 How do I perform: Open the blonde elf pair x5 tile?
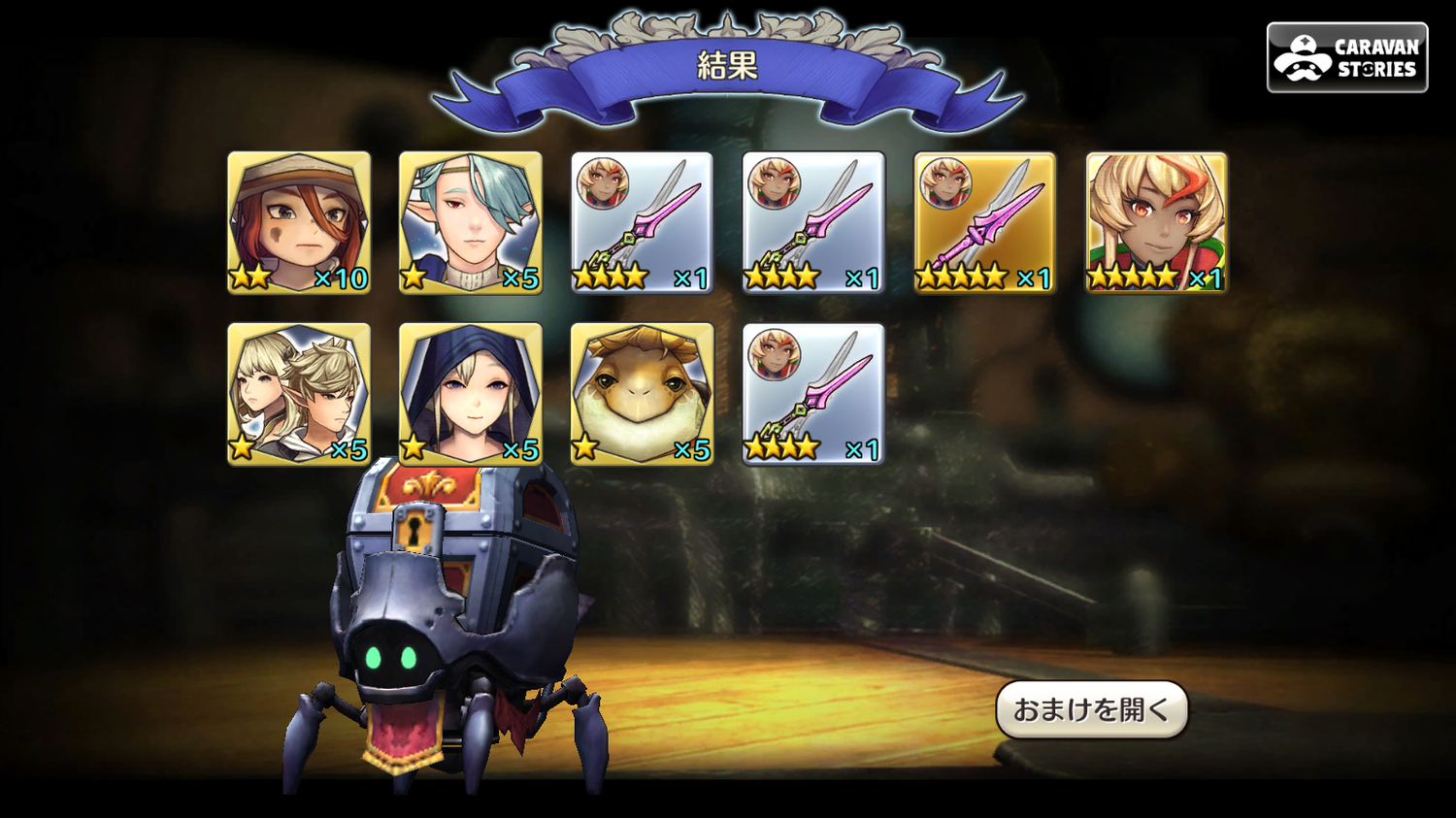click(x=299, y=394)
